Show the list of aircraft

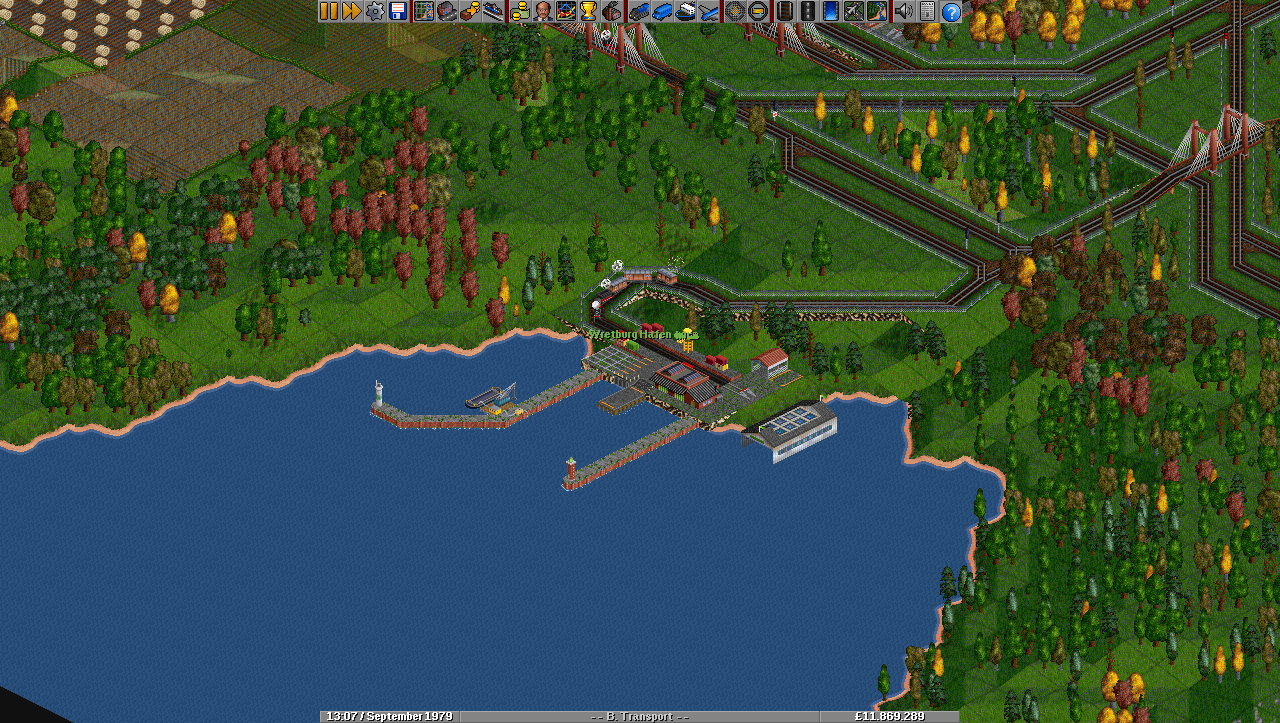point(709,11)
